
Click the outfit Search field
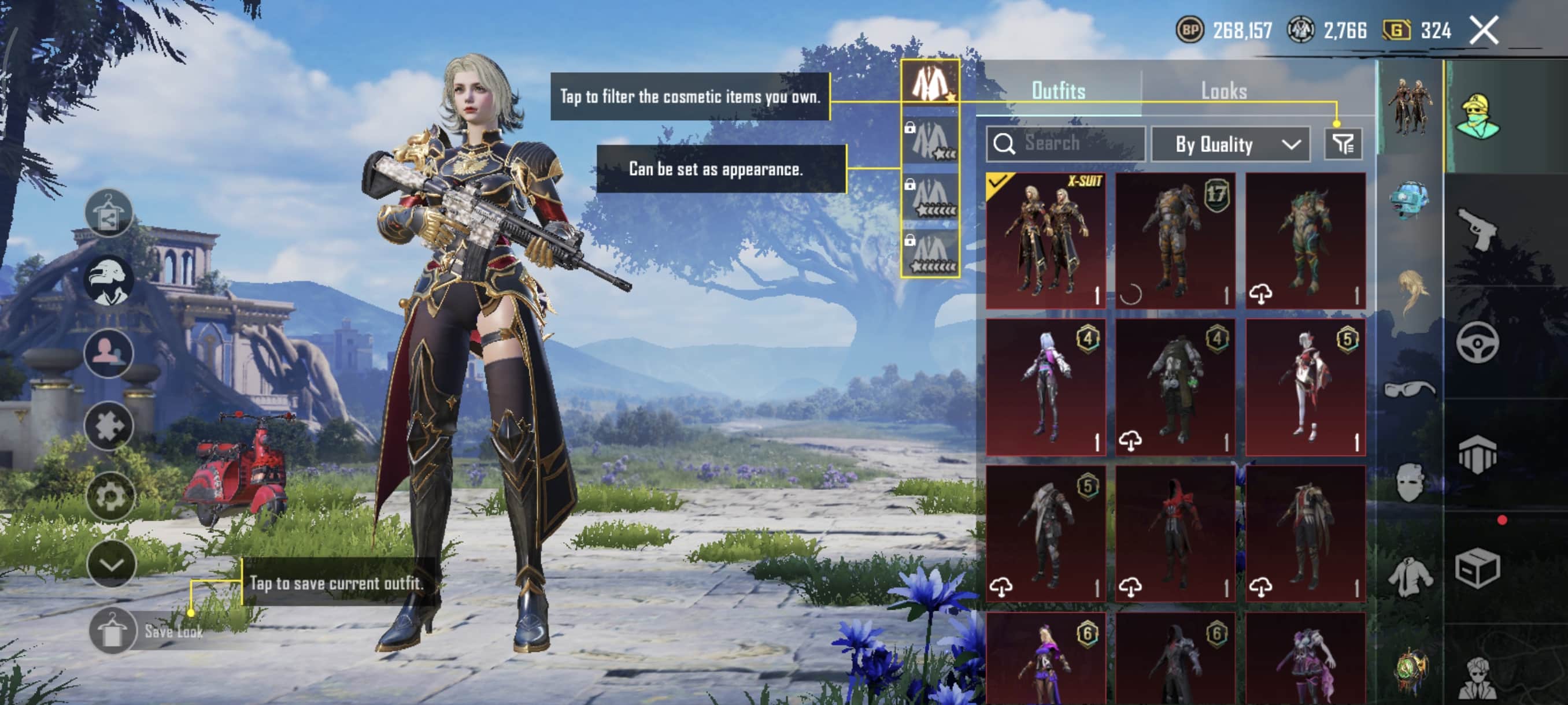(x=1065, y=144)
